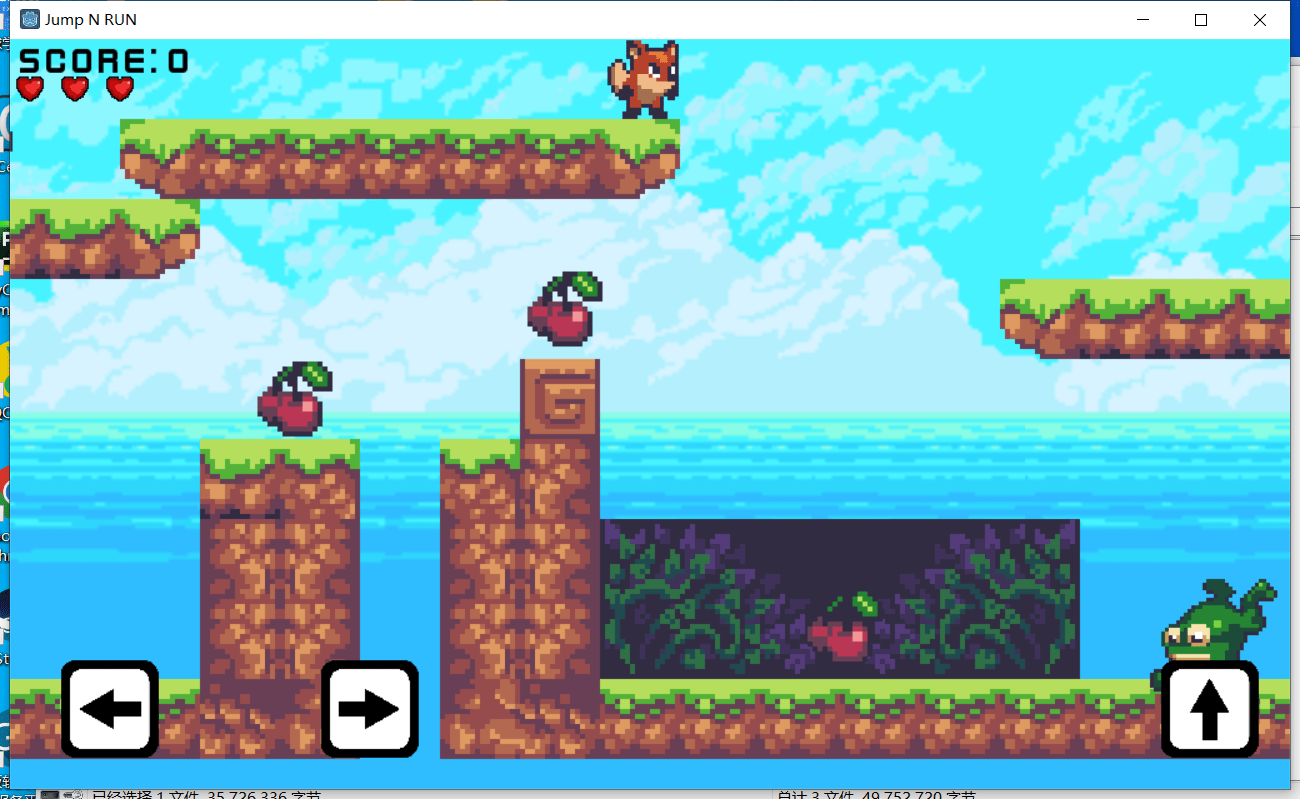Click the cherry floating above the G crate
The width and height of the screenshot is (1300, 799).
click(x=562, y=310)
